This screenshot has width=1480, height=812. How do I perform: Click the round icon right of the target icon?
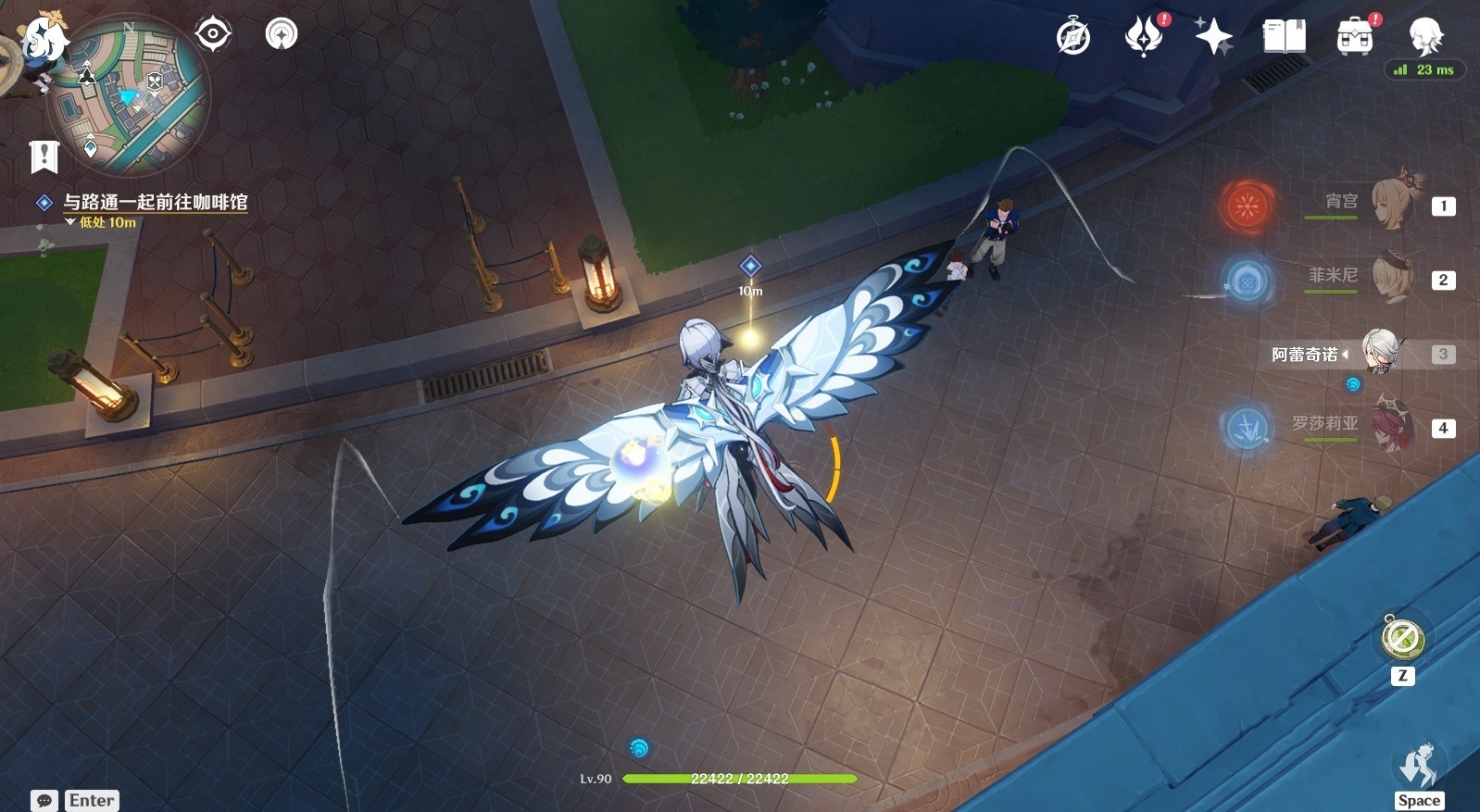pos(282,34)
